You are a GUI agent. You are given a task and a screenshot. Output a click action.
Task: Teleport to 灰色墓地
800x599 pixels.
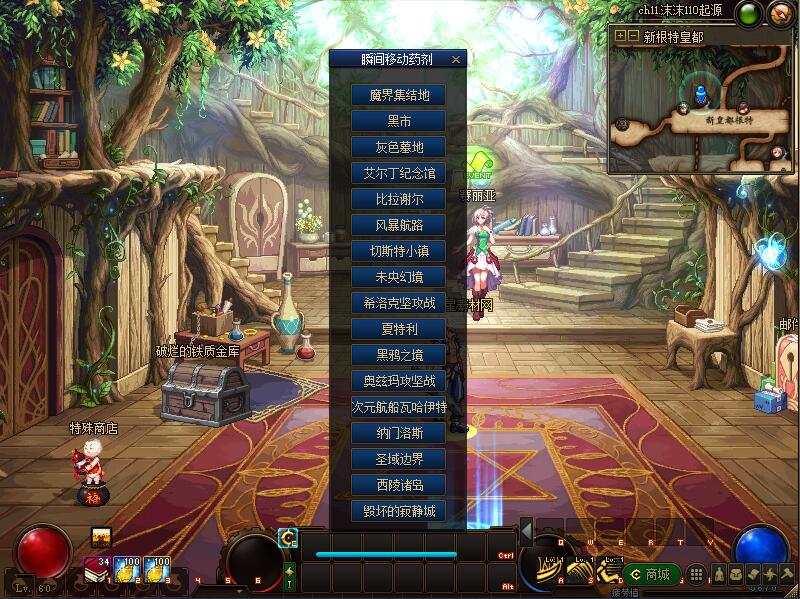(x=398, y=147)
